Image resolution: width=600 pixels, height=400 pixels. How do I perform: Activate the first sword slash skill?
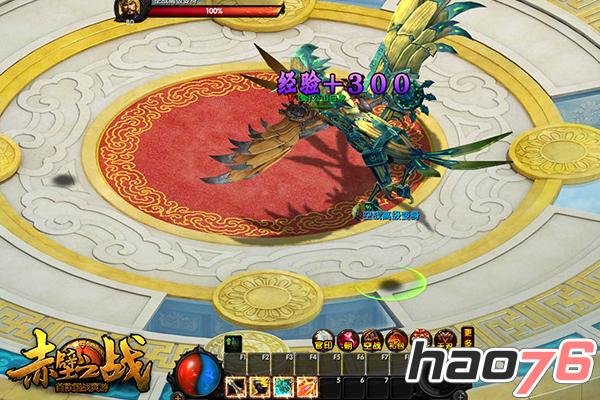click(238, 384)
